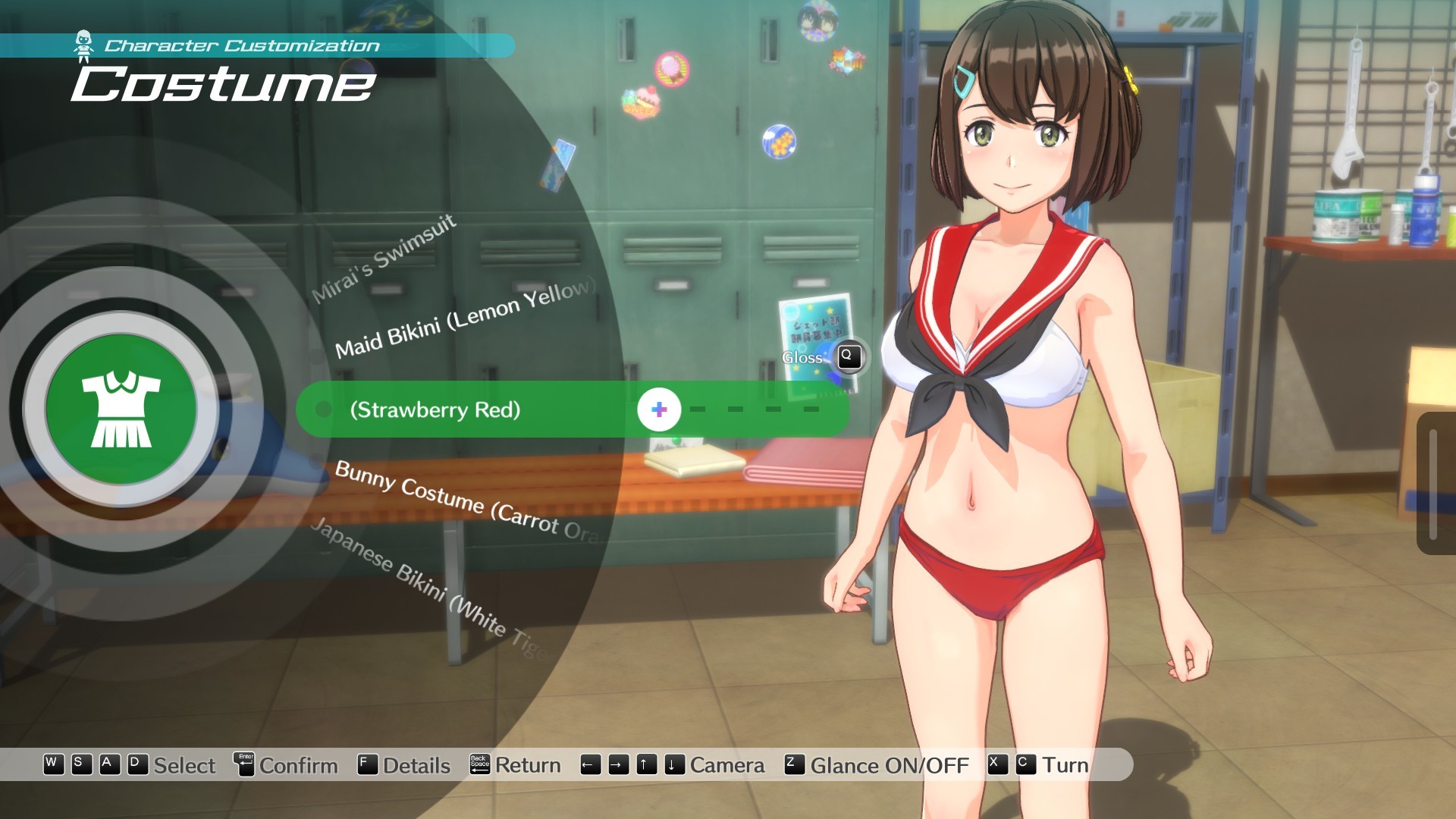Image resolution: width=1456 pixels, height=819 pixels.
Task: Click the Enter key icon next to Confirm
Action: [x=244, y=765]
